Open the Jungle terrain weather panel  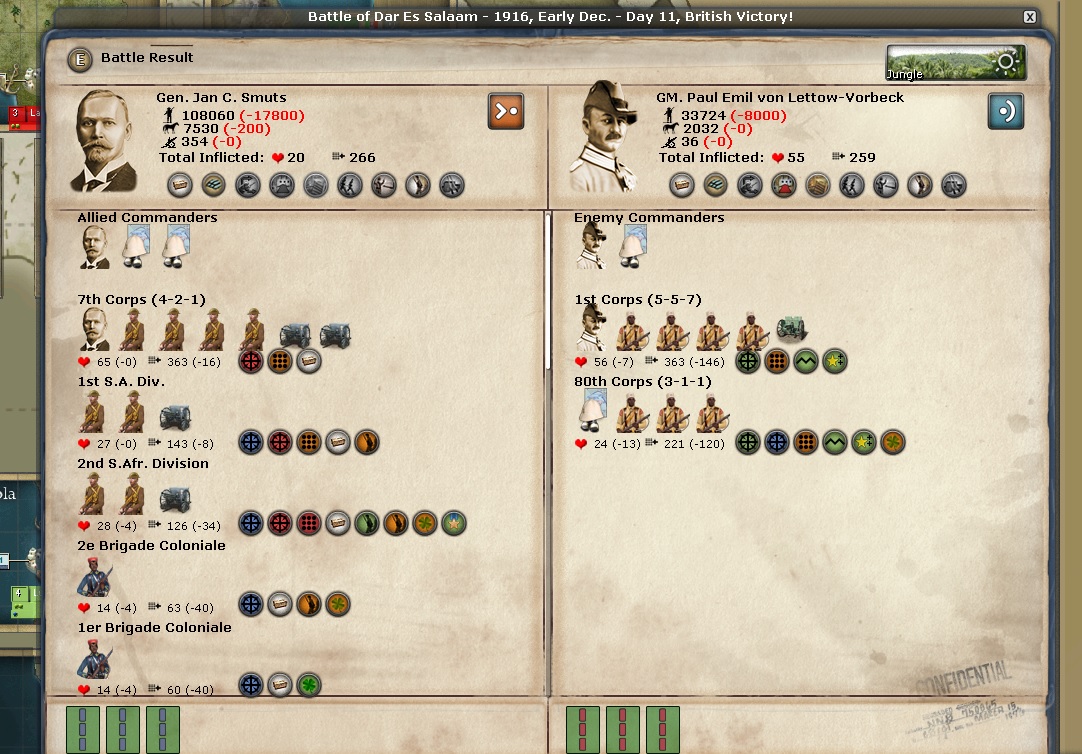pyautogui.click(x=955, y=63)
